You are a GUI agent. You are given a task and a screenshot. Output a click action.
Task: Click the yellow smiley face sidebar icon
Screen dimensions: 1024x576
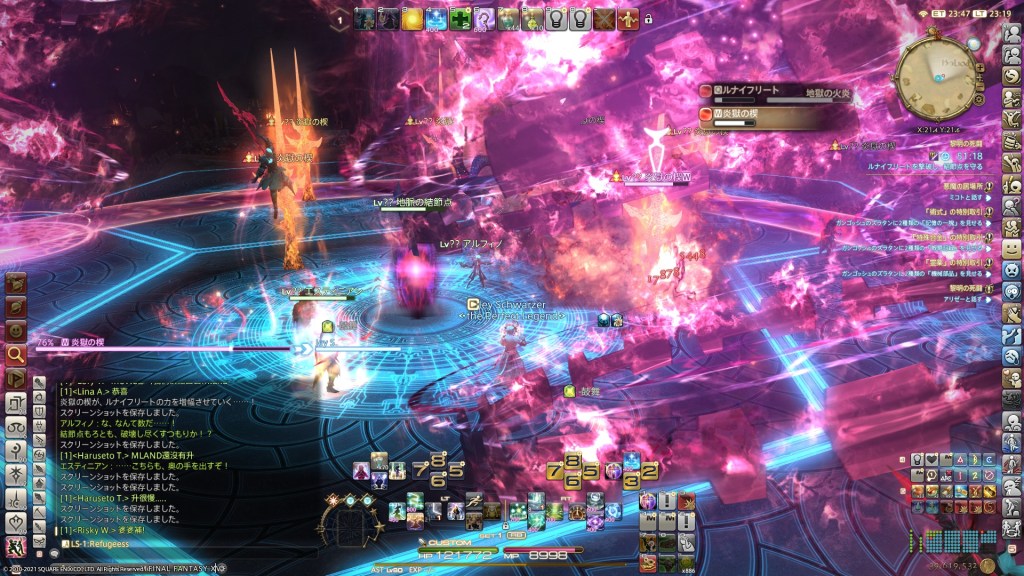click(1012, 247)
